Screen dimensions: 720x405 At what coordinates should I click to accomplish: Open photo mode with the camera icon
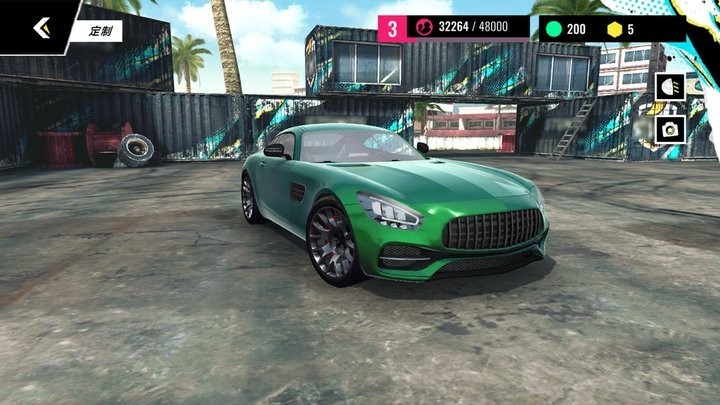670,129
